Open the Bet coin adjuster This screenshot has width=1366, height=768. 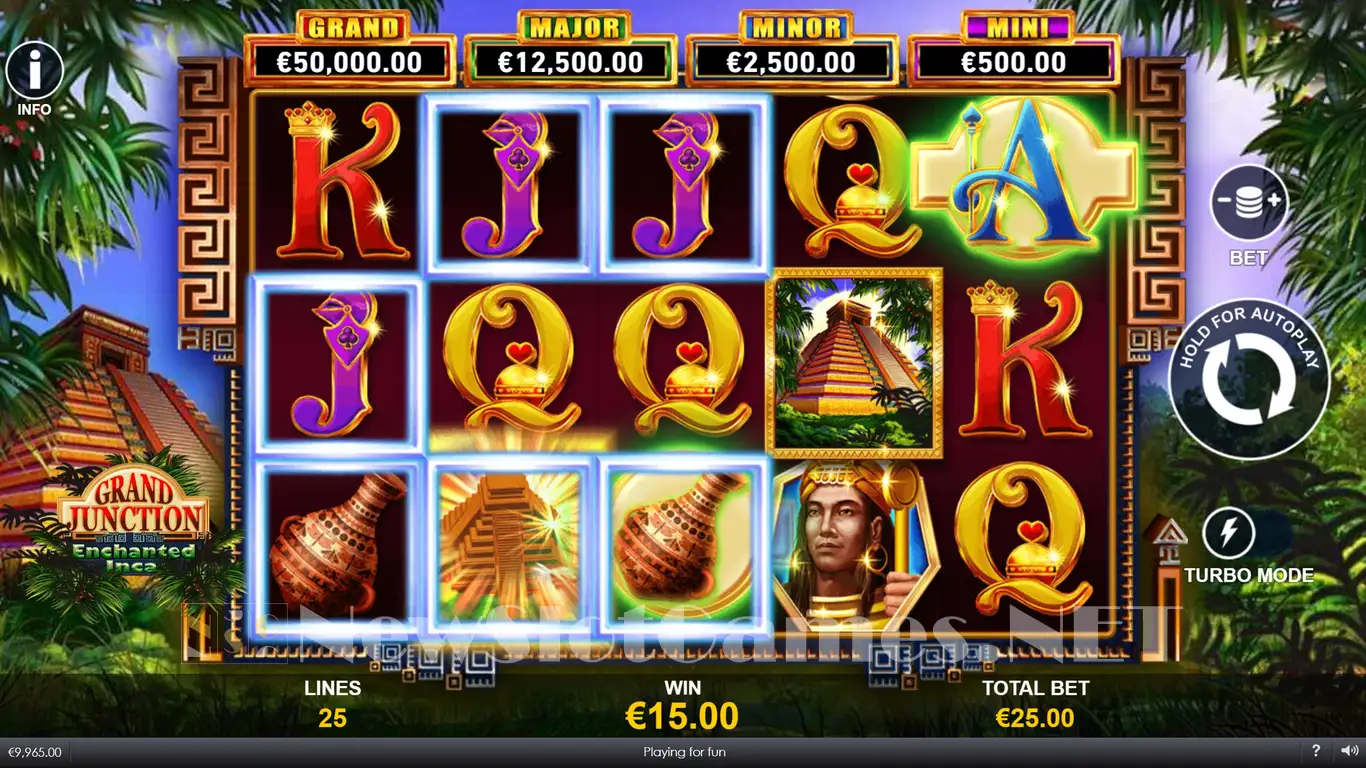(1249, 204)
